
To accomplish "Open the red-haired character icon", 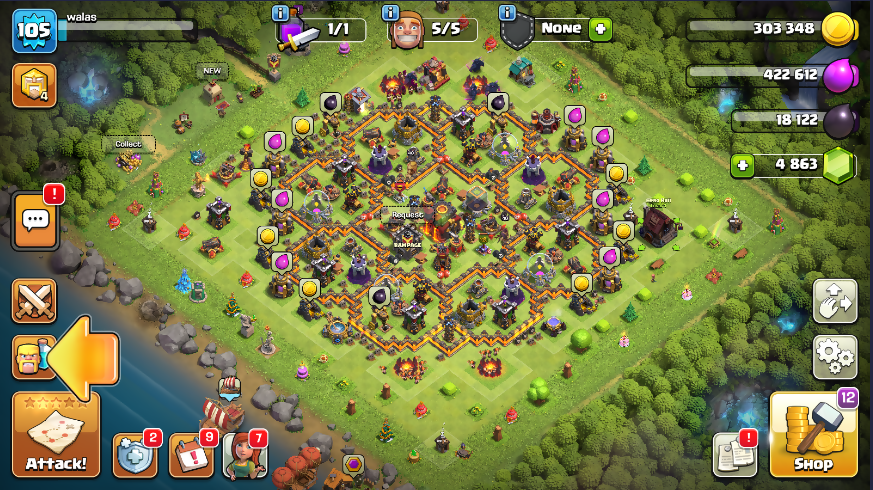I will [244, 455].
